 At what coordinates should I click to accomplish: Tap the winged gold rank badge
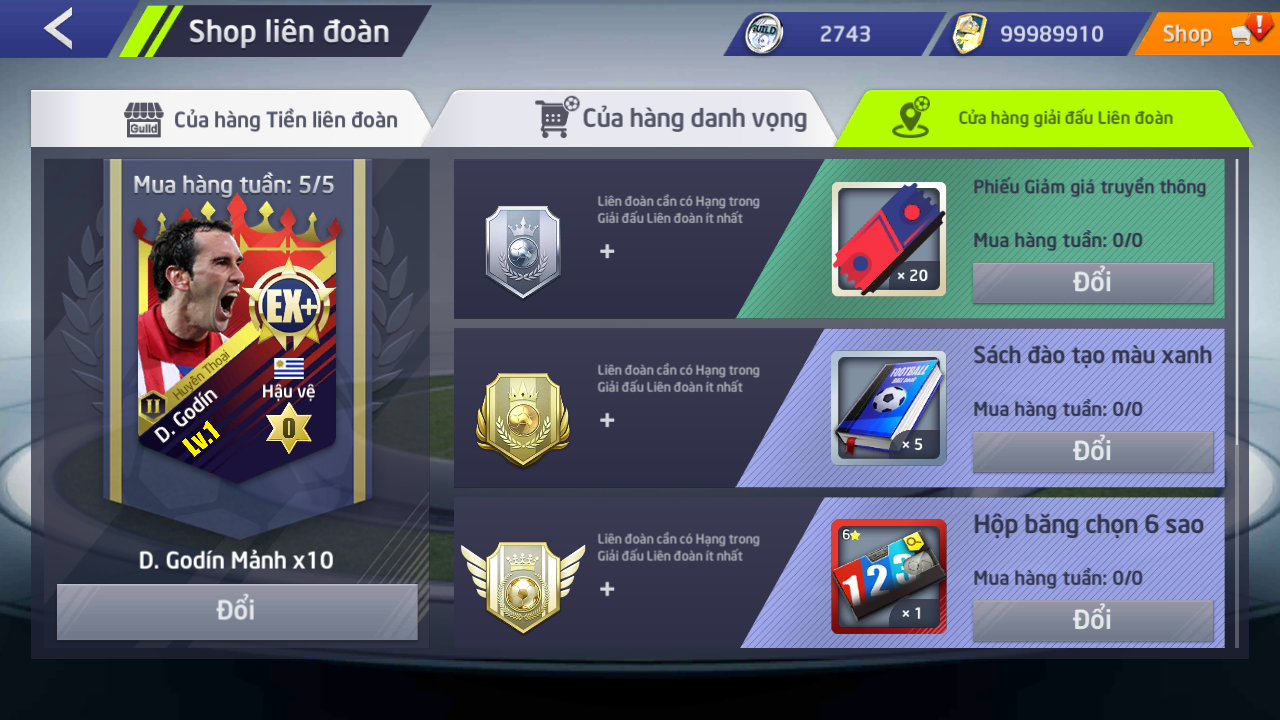coord(522,588)
